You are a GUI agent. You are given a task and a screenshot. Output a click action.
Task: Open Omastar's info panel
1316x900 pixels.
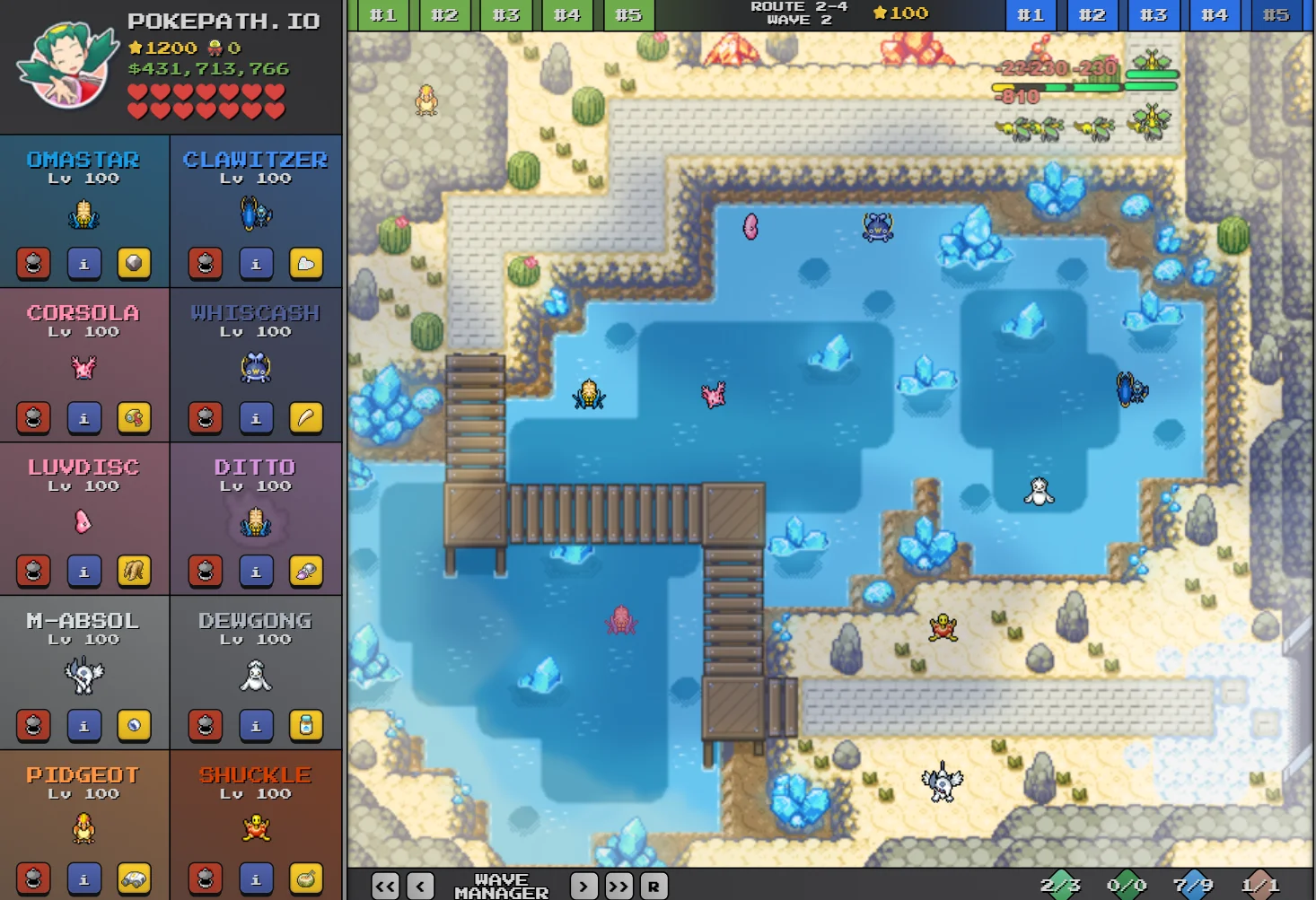pos(84,263)
